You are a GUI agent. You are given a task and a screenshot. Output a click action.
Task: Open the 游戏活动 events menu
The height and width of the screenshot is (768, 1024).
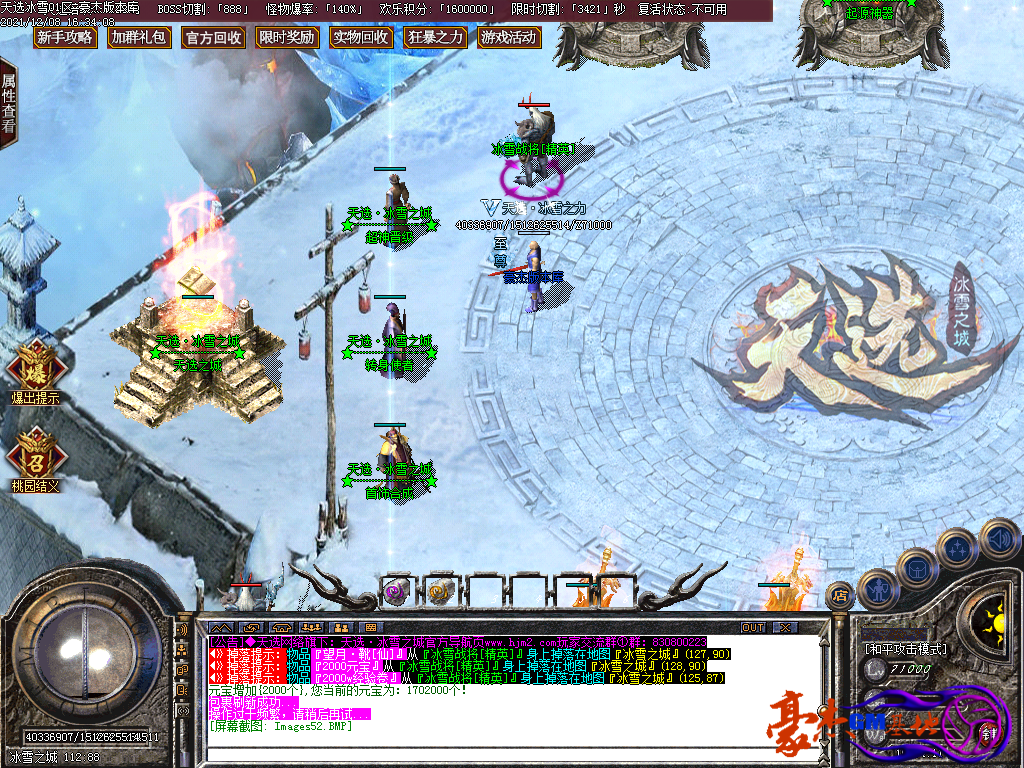509,38
